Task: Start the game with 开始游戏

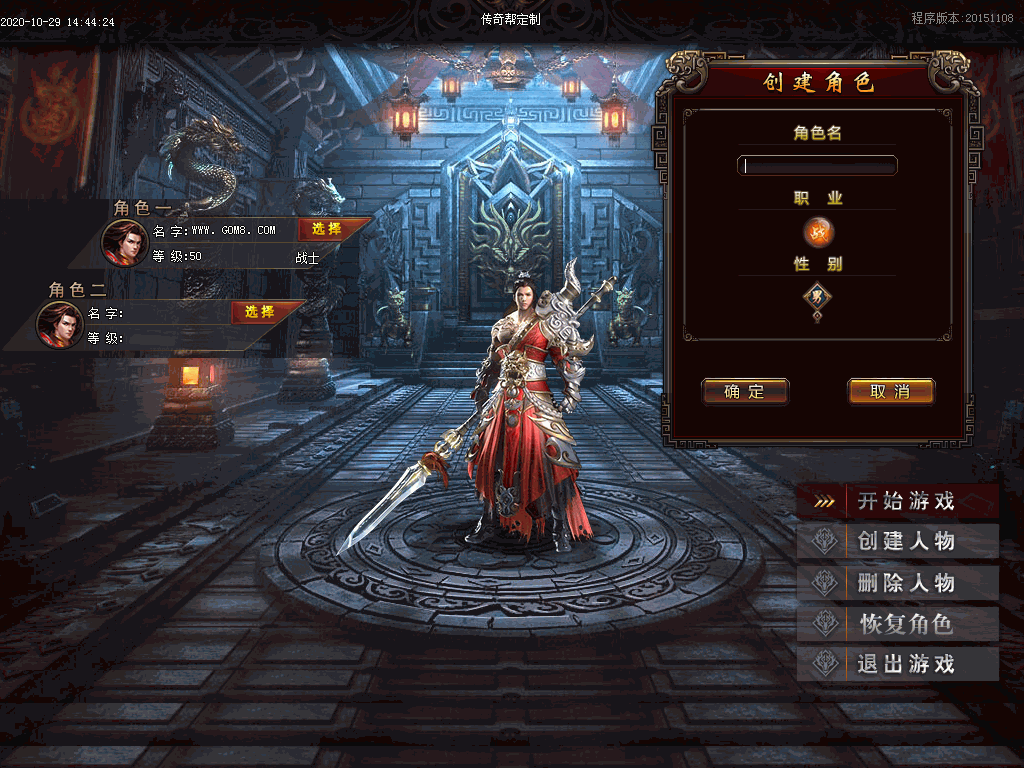Action: [x=898, y=502]
